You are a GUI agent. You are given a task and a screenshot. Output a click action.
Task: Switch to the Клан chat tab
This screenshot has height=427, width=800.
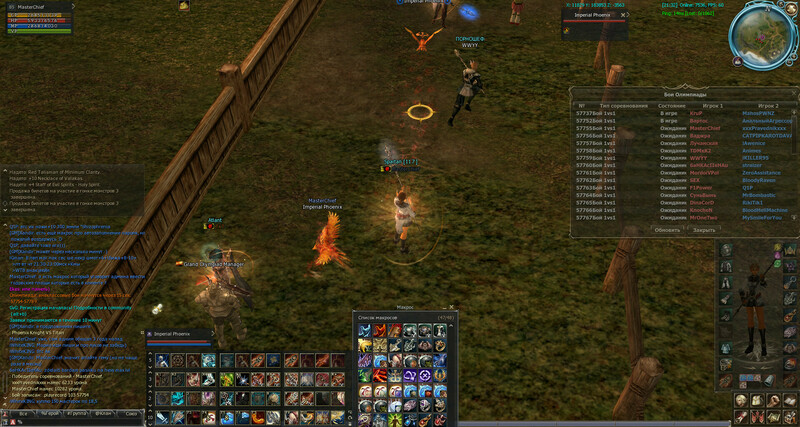(105, 413)
